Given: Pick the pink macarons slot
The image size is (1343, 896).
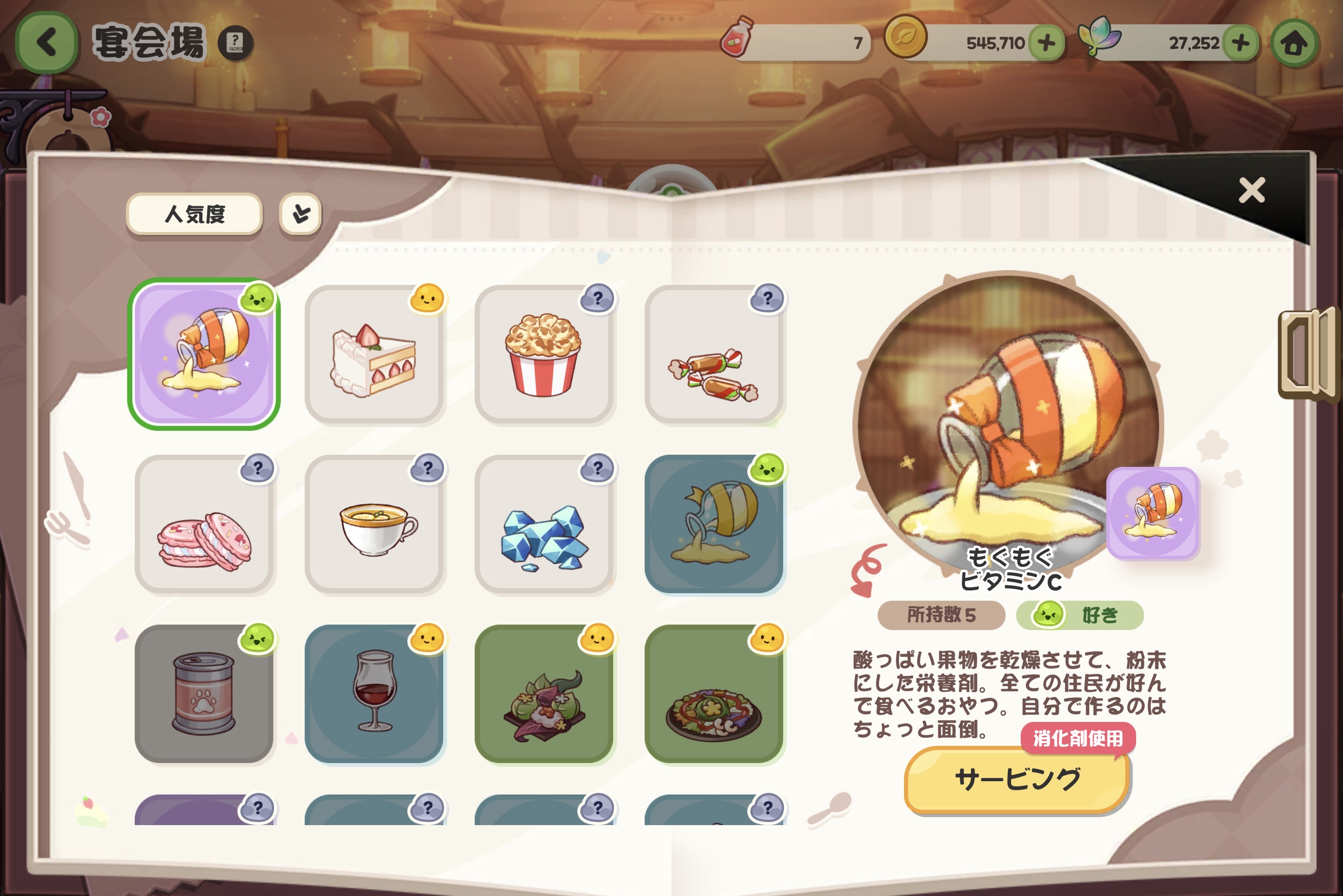Looking at the screenshot, I should (204, 525).
